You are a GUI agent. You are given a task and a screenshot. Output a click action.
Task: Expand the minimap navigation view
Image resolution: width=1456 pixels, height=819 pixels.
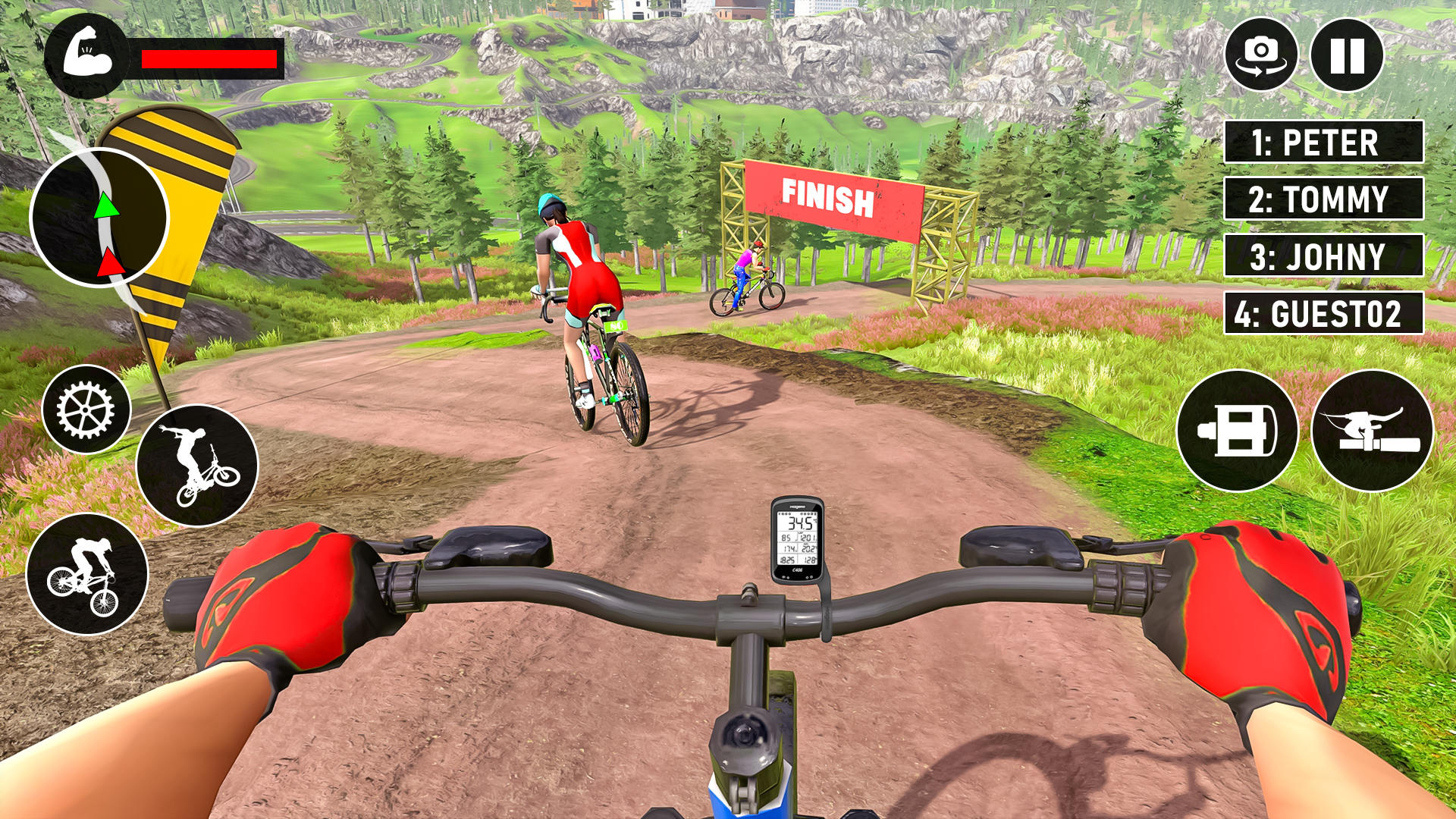pos(101,220)
